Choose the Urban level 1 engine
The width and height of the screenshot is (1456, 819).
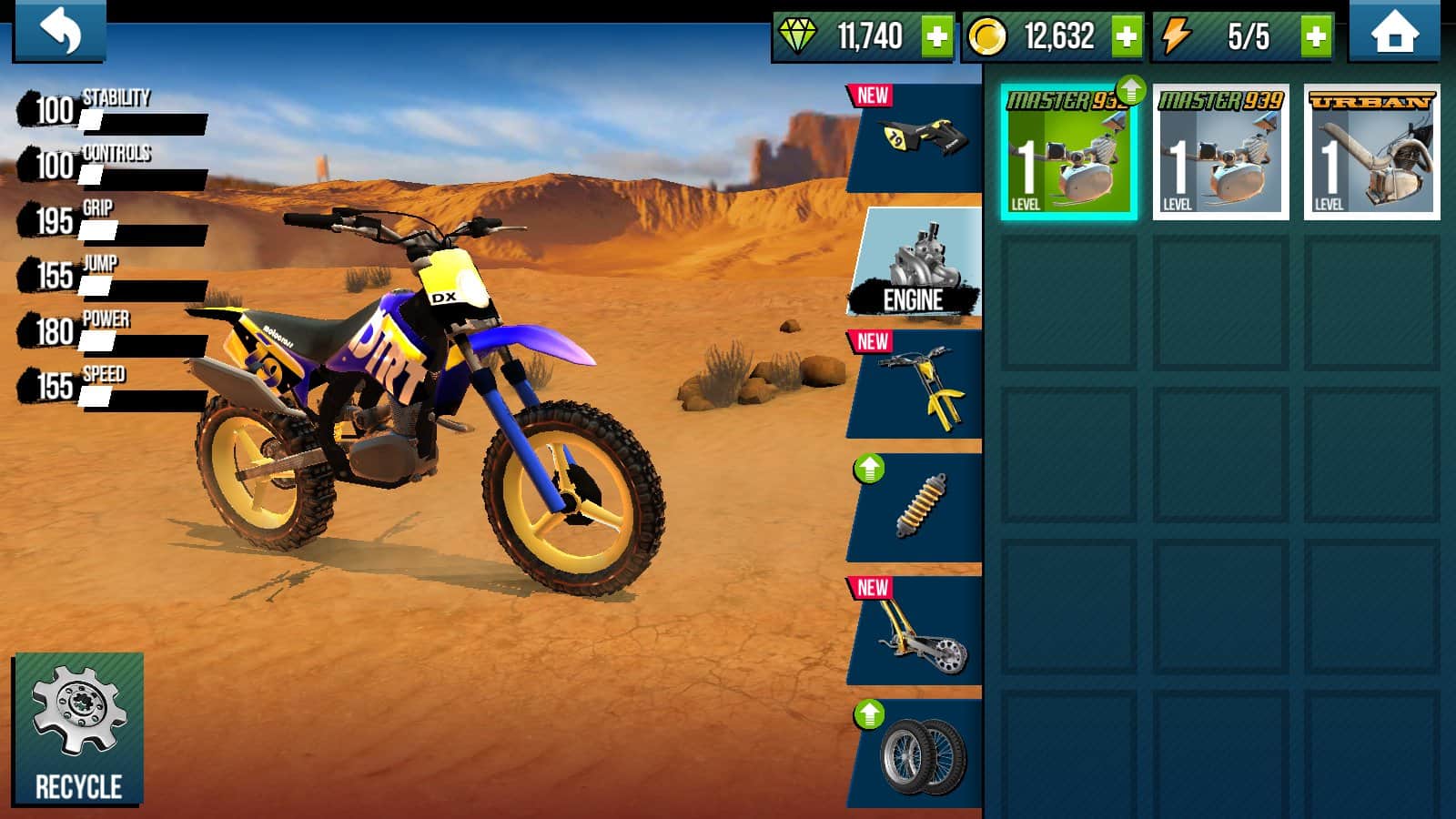[x=1371, y=153]
